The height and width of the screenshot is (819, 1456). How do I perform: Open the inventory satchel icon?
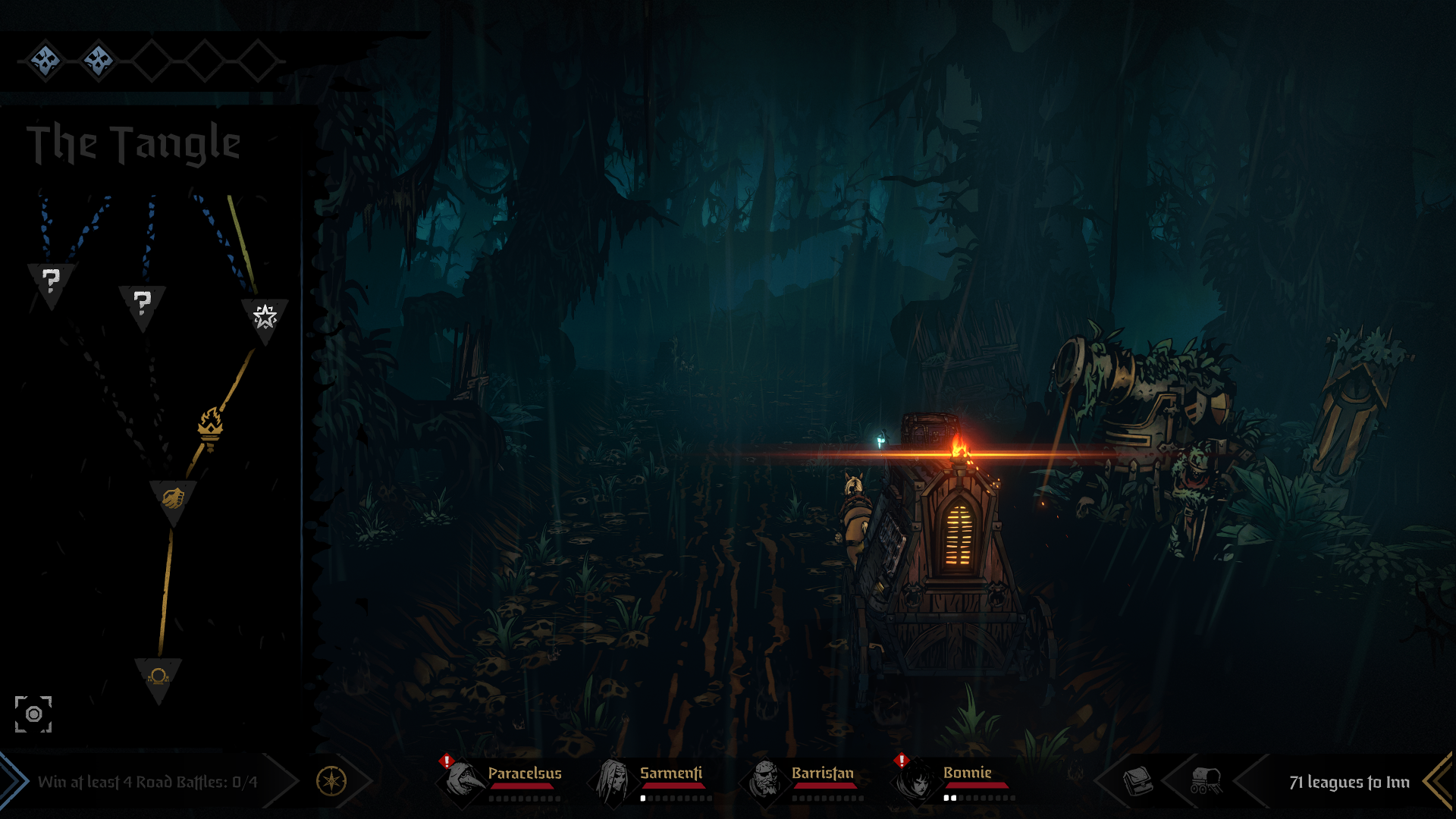(1137, 780)
